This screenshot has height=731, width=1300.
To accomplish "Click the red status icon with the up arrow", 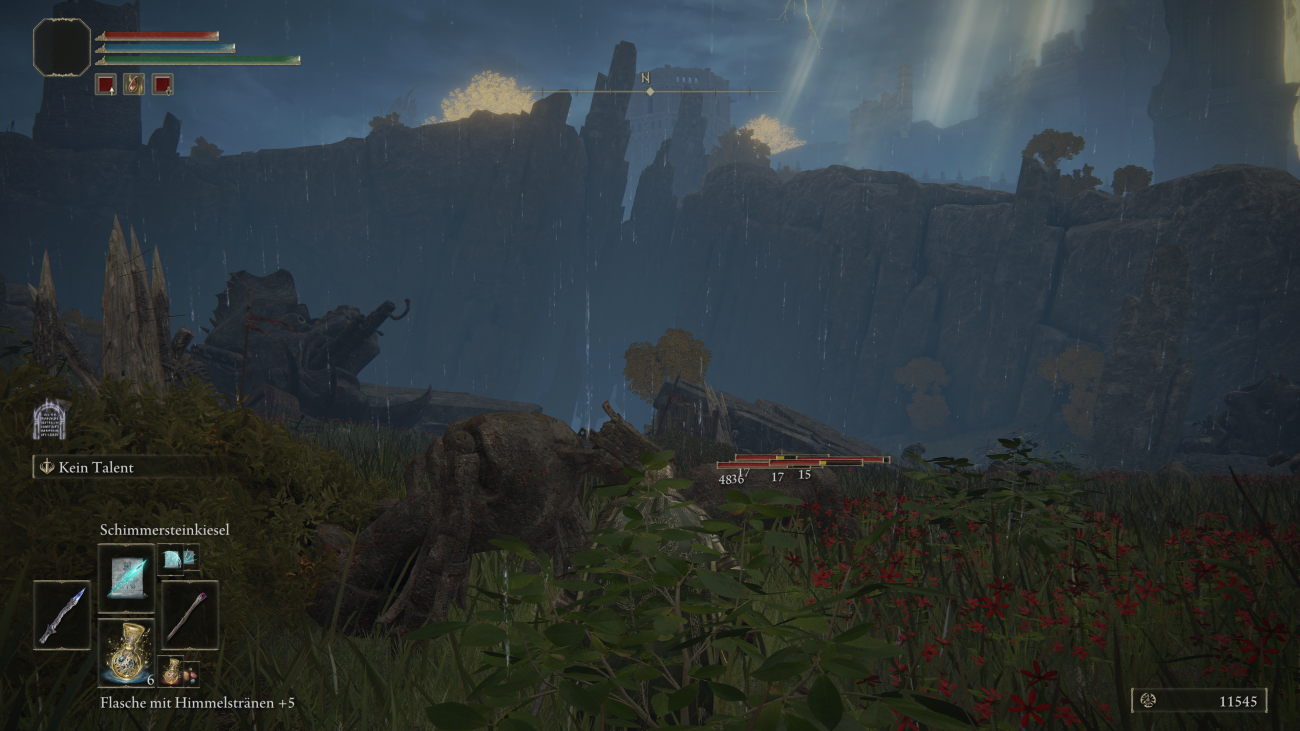I will pos(106,85).
